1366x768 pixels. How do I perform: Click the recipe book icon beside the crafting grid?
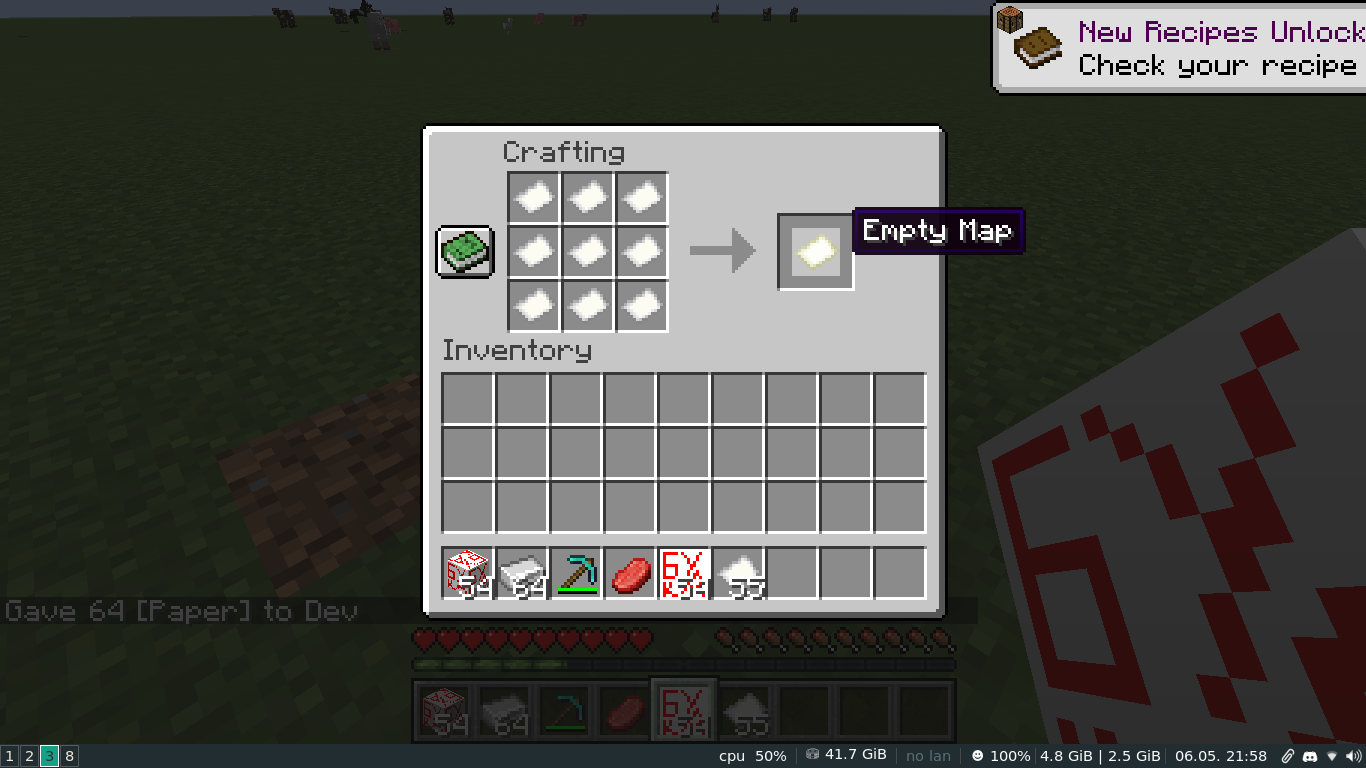pos(463,251)
